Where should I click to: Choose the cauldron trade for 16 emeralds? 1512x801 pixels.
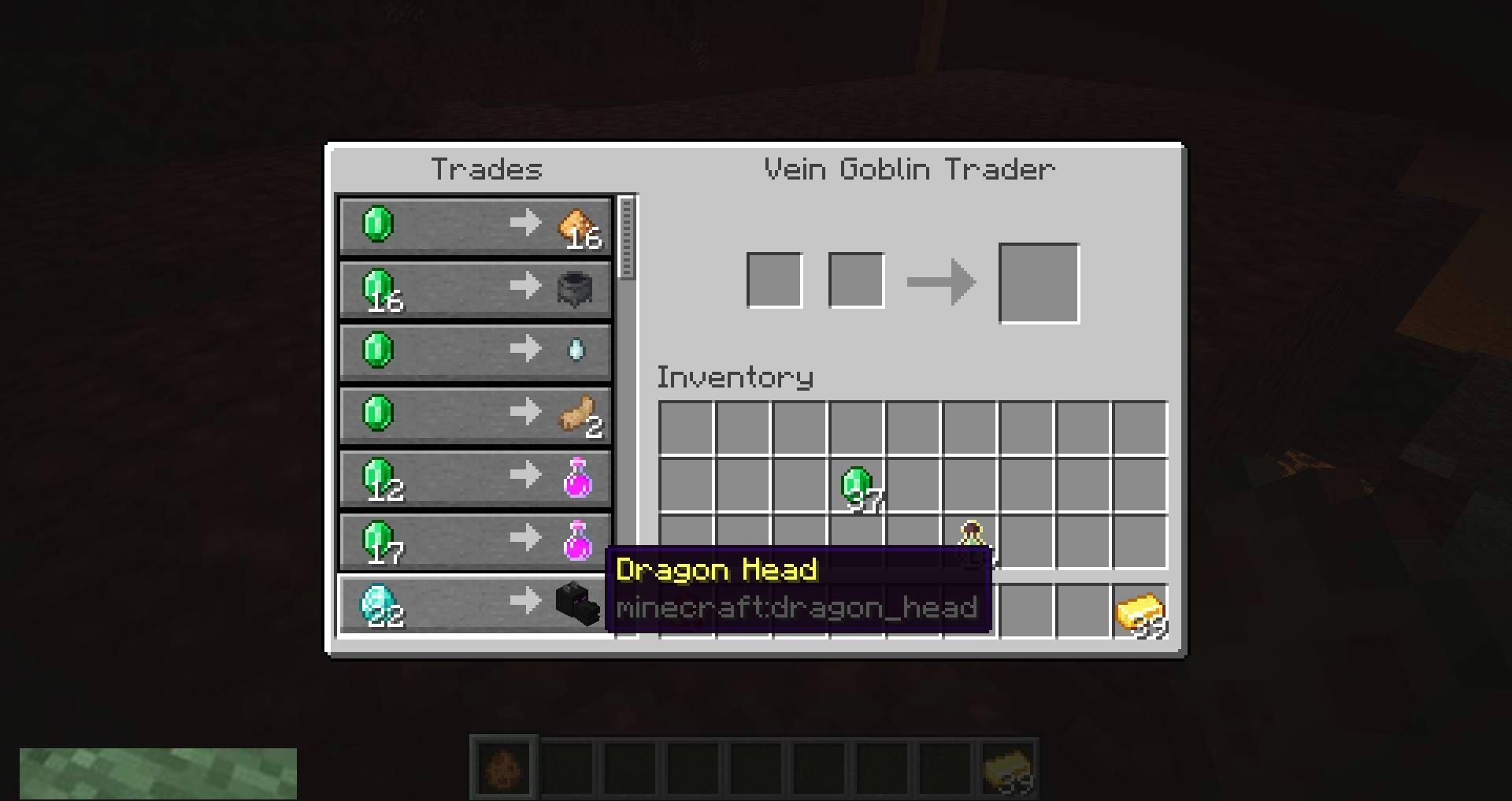coord(475,288)
